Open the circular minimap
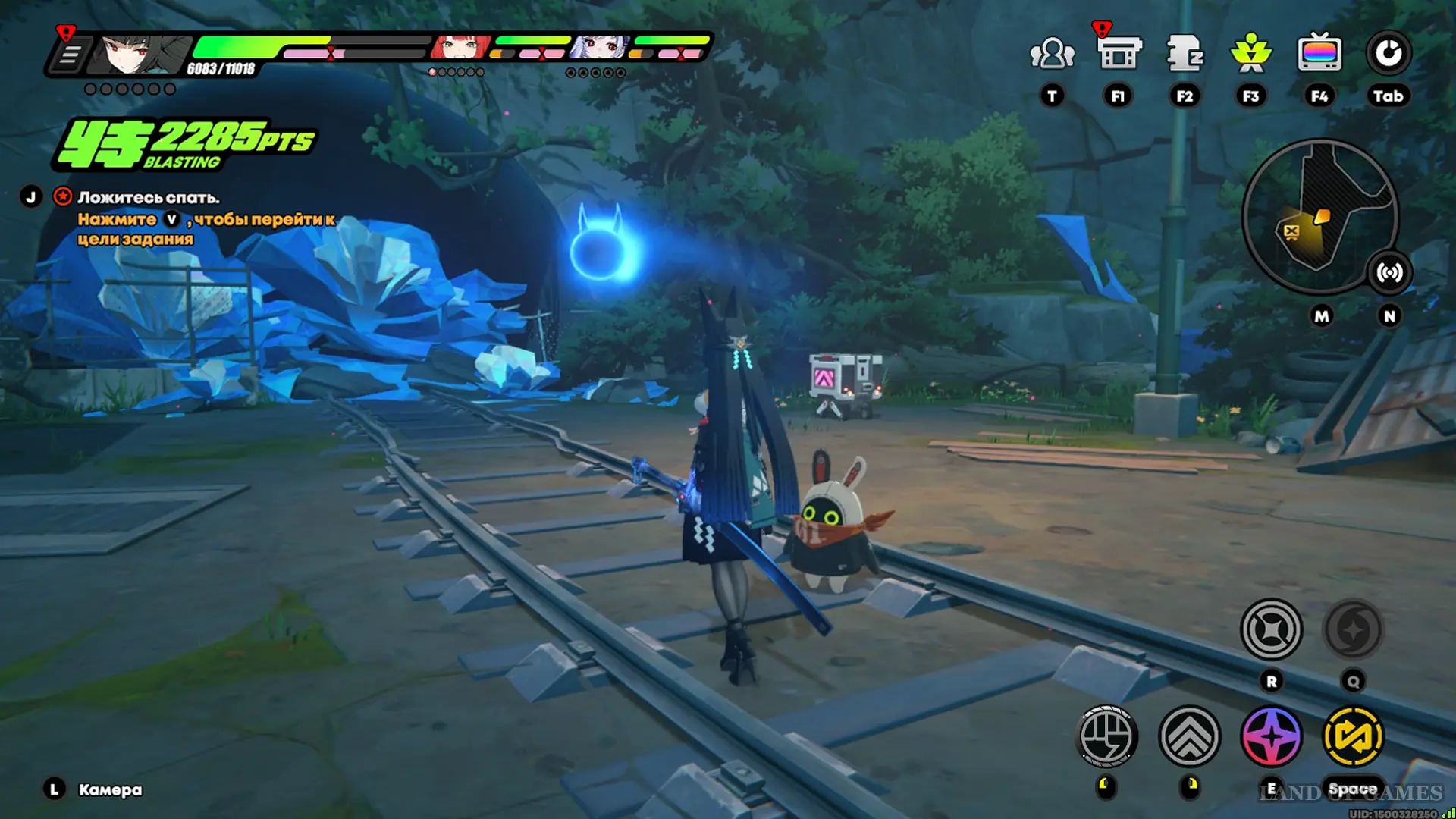Screen dimensions: 1456x819 (x=1319, y=216)
